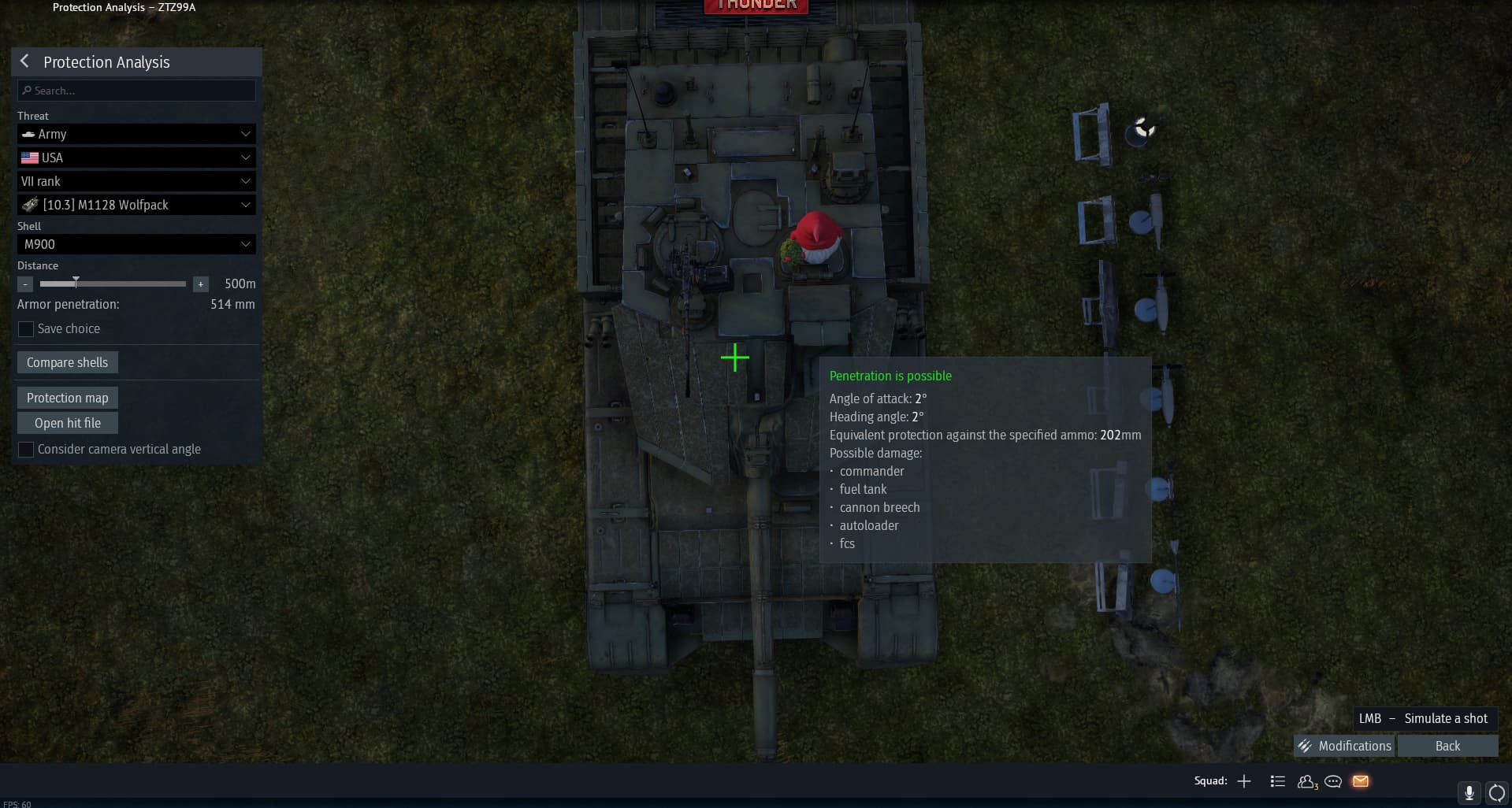Click Open hit file button
Viewport: 1512px width, 808px height.
pyautogui.click(x=67, y=423)
